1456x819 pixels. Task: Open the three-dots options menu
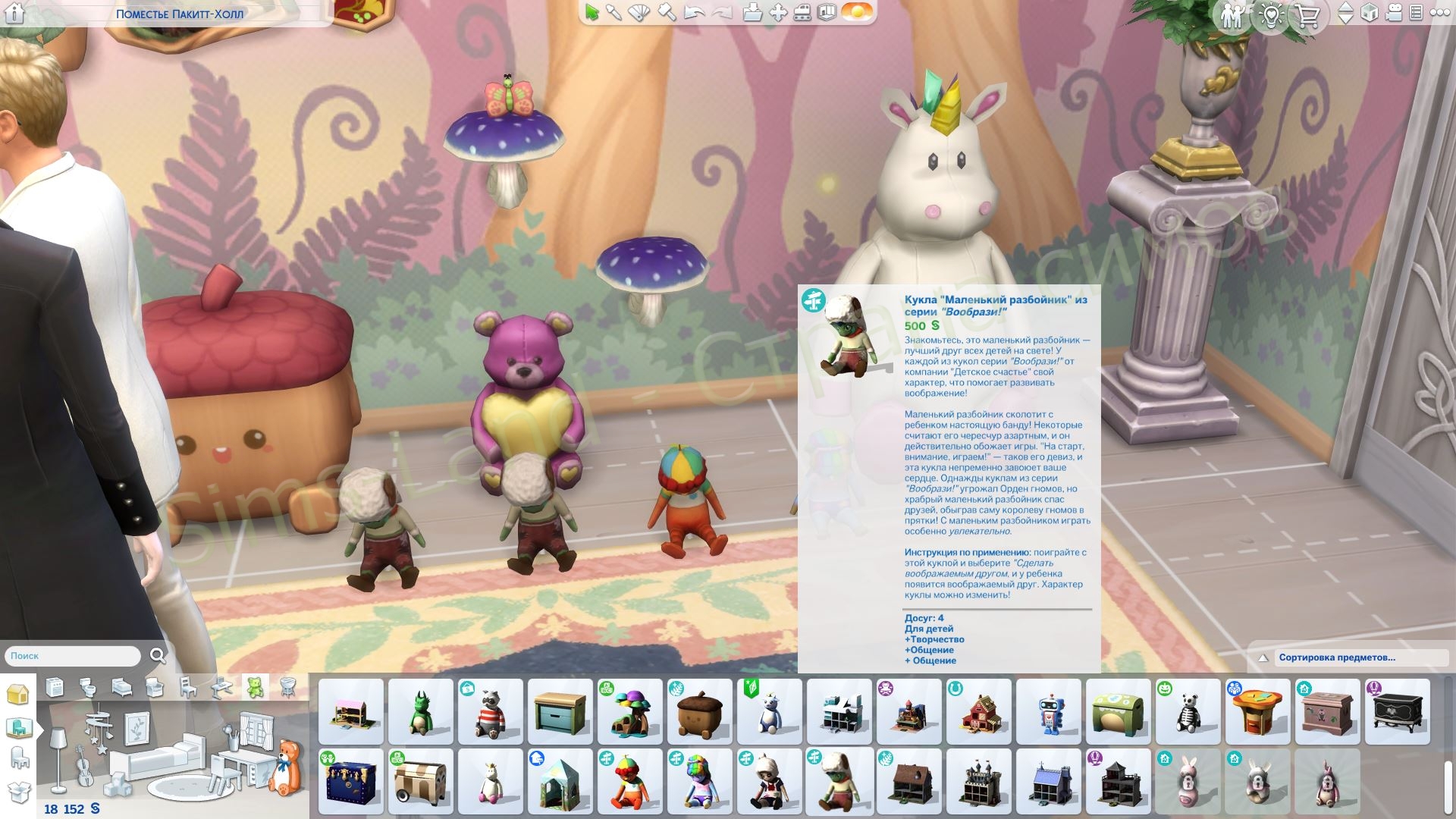pyautogui.click(x=1440, y=13)
